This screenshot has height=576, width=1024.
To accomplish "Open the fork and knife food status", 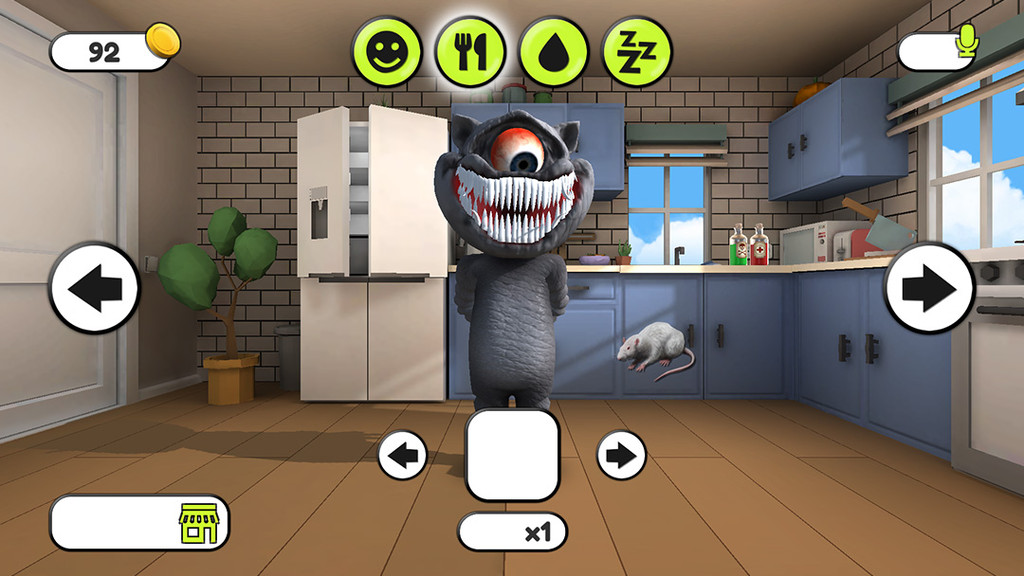I will [470, 52].
